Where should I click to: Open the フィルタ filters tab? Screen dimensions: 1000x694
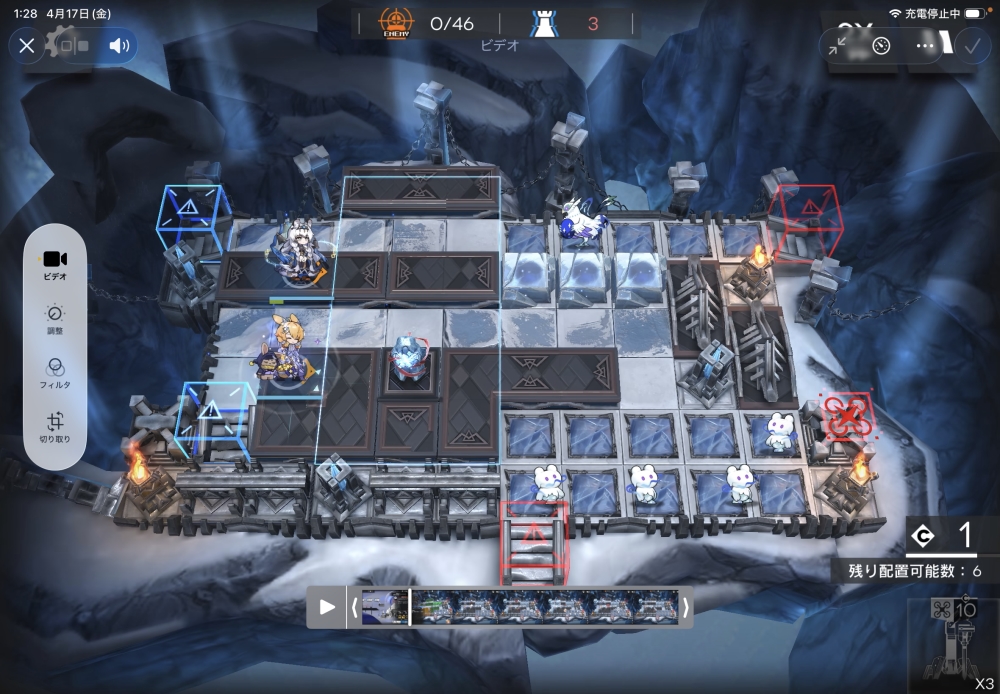coord(56,375)
